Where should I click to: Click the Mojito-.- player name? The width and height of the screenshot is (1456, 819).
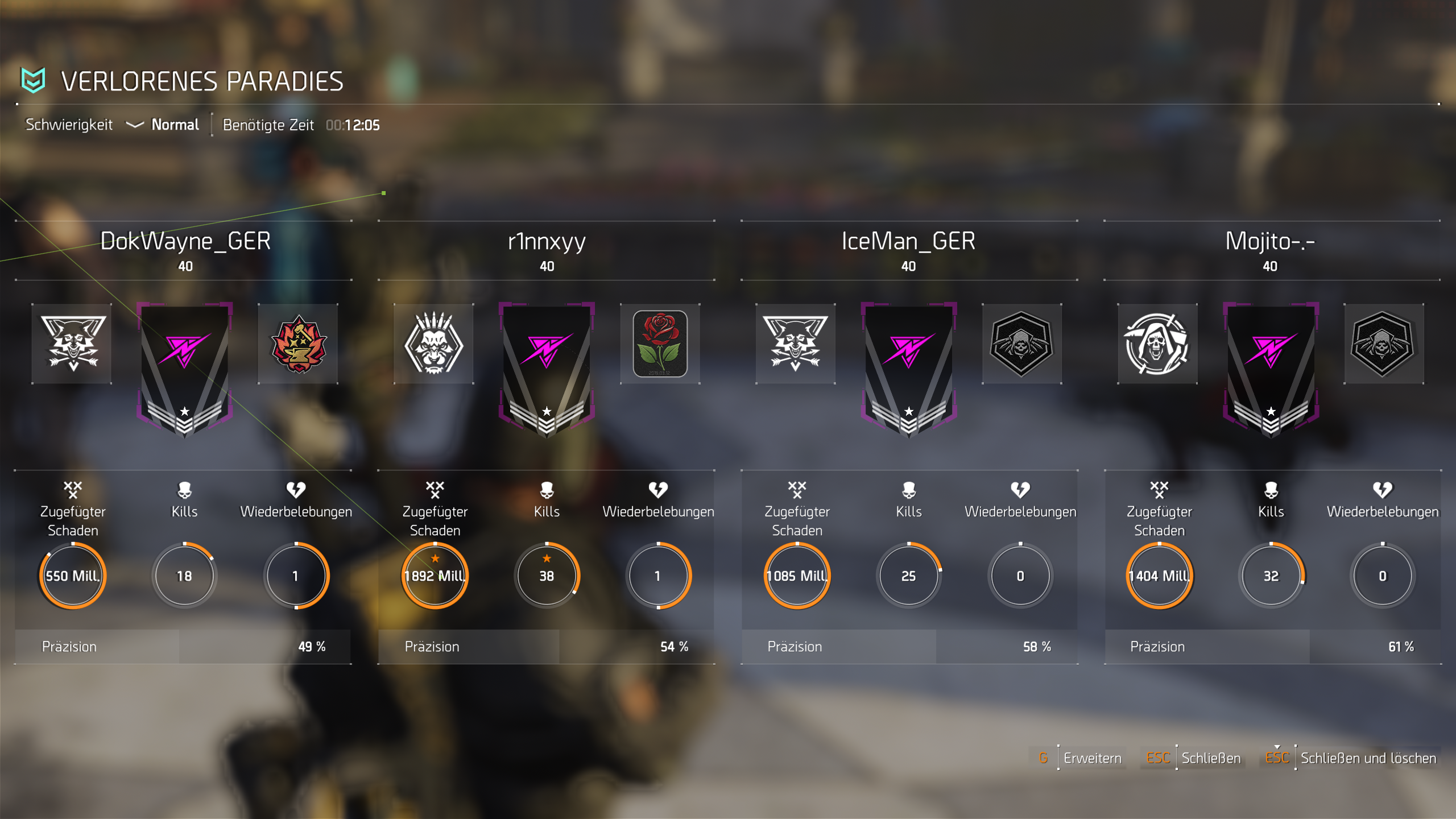coord(1270,241)
